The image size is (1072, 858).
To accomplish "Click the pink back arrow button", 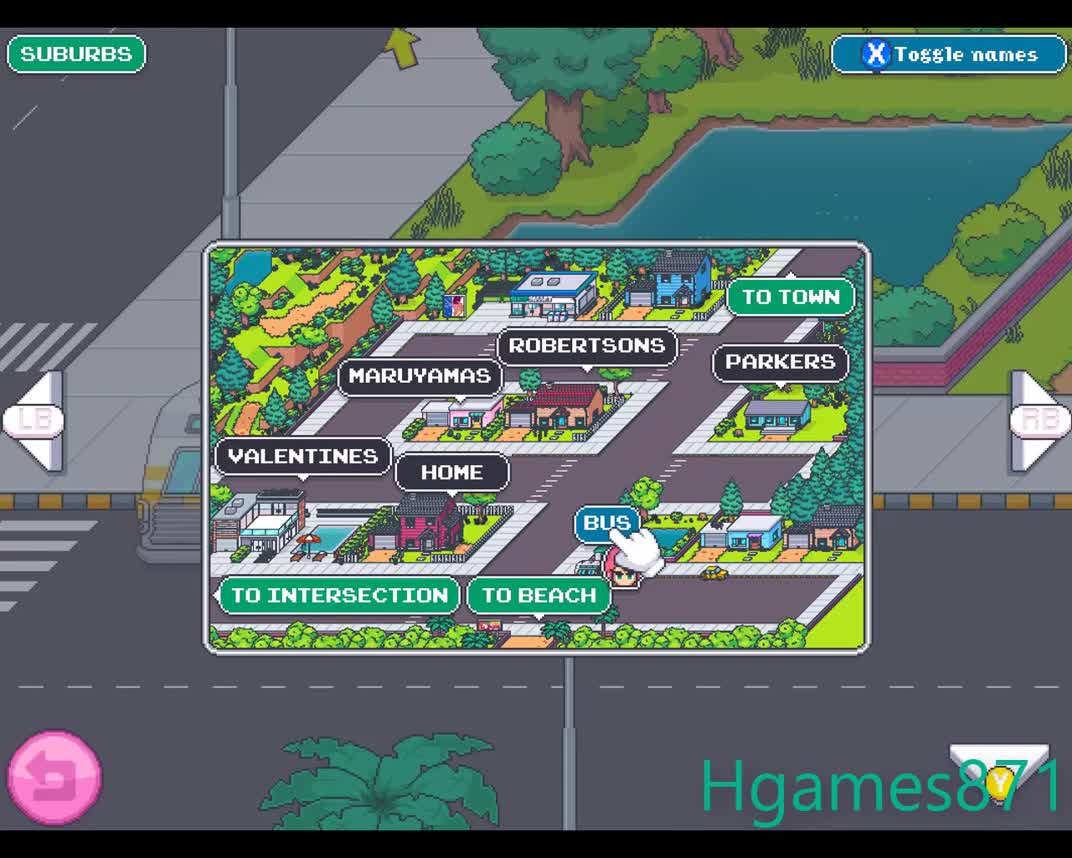I will coord(54,778).
